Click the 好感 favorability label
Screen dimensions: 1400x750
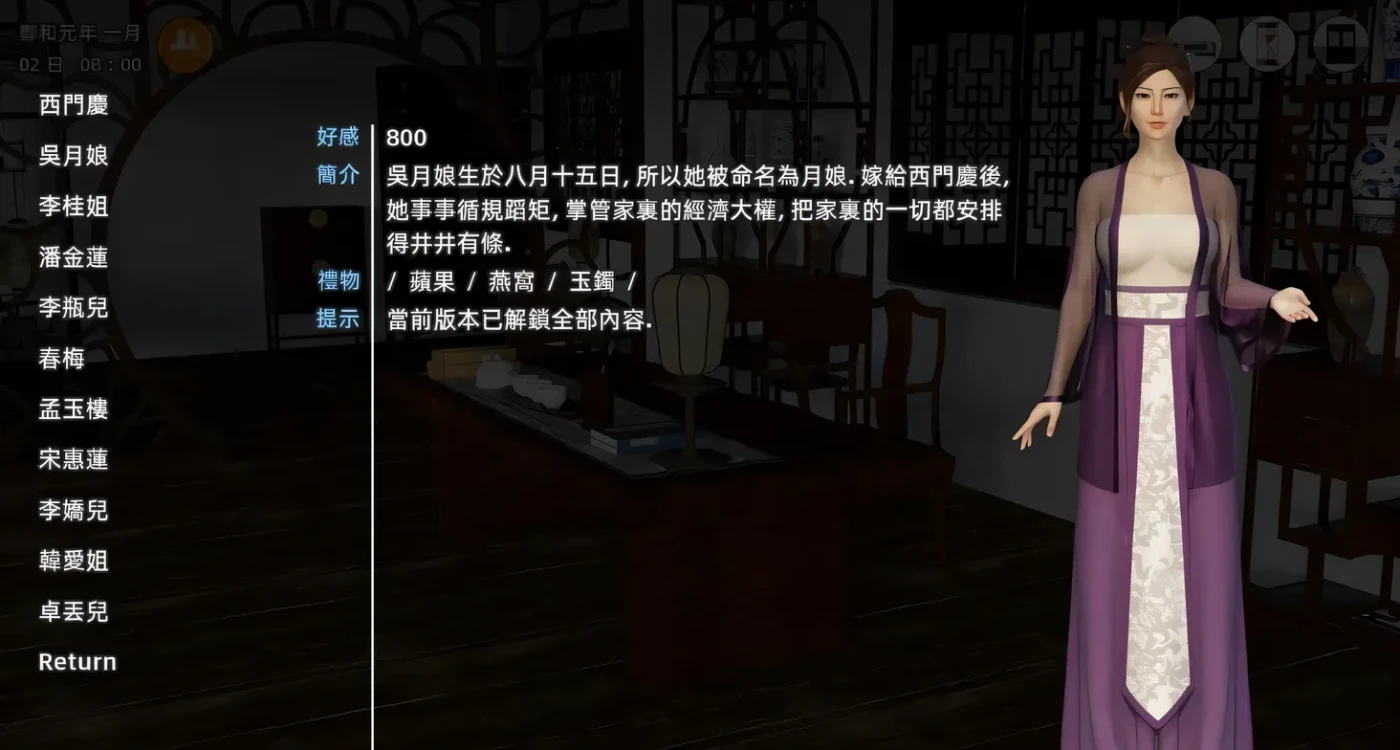(x=336, y=137)
